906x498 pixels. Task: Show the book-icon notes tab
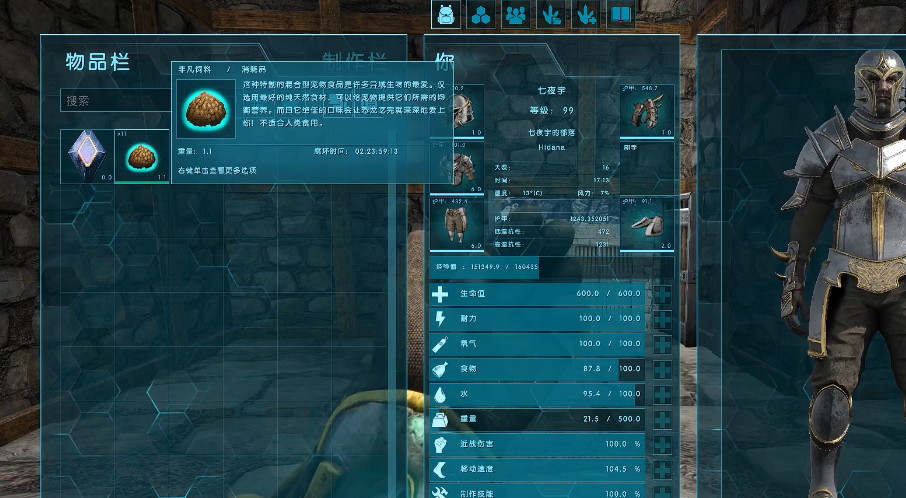pos(621,14)
